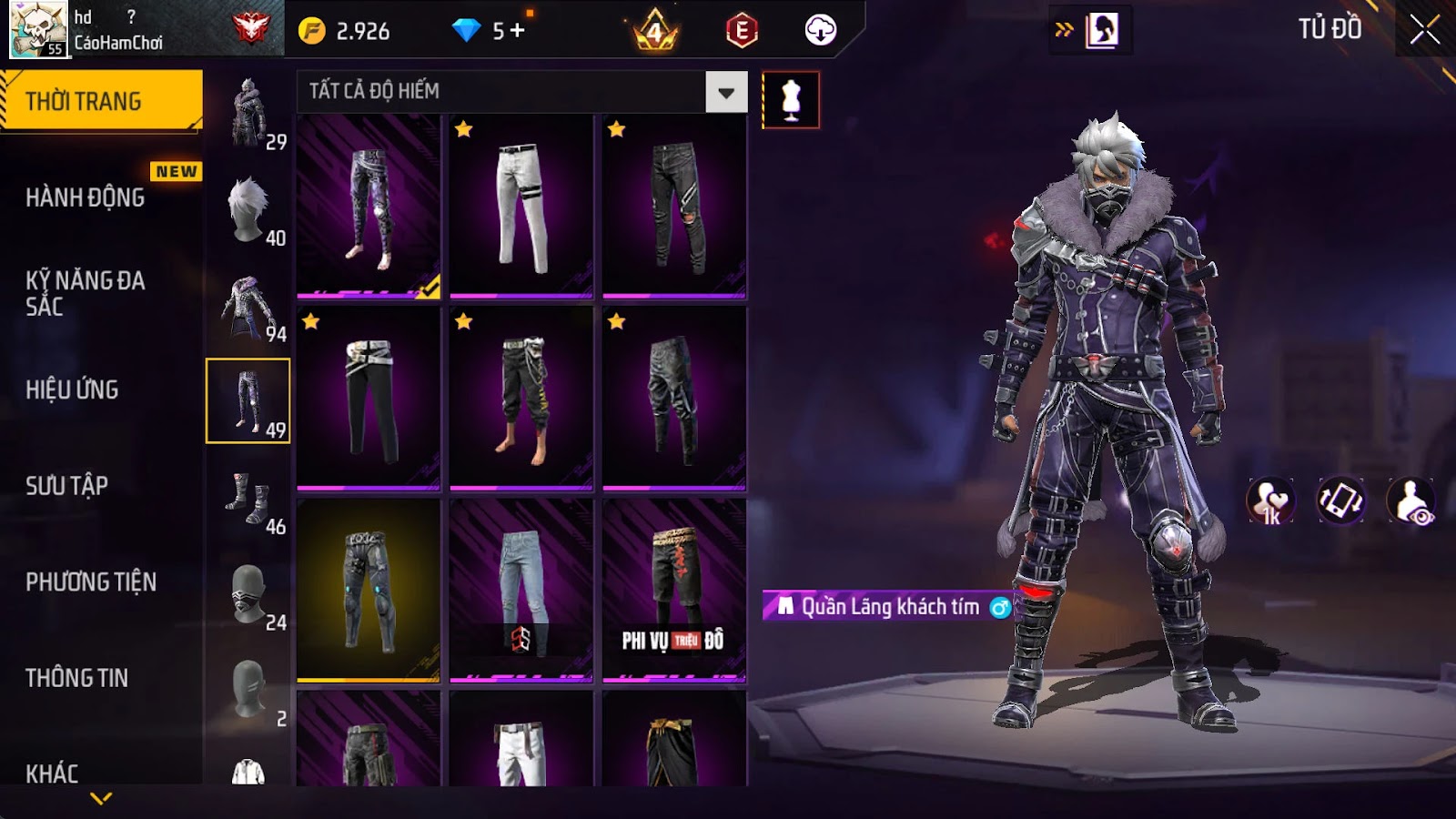Switch to Kỹ Năng Đa Sắc tab
The height and width of the screenshot is (819, 1456).
[x=86, y=293]
